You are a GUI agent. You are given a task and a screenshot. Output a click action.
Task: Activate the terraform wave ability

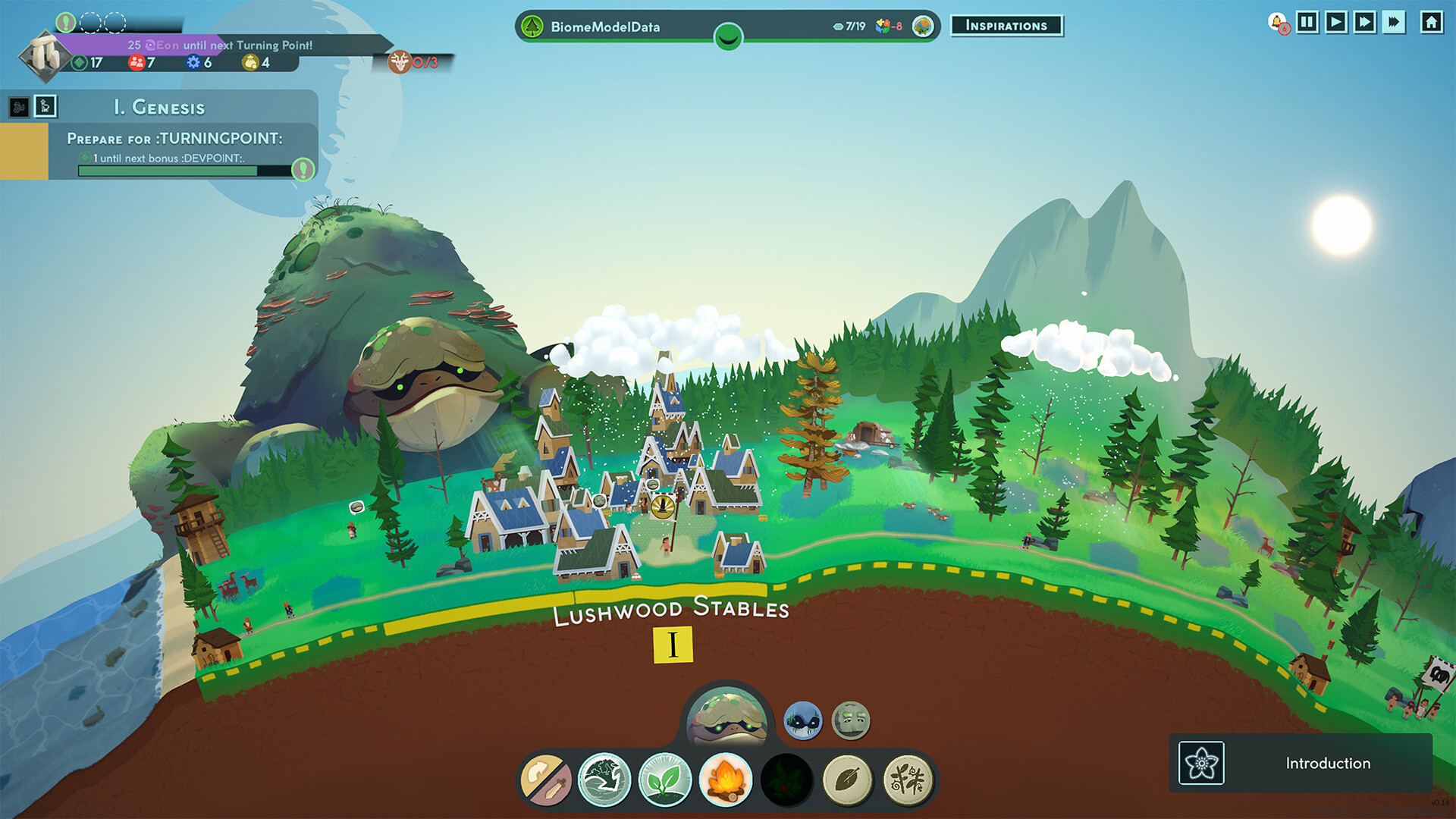click(x=604, y=780)
